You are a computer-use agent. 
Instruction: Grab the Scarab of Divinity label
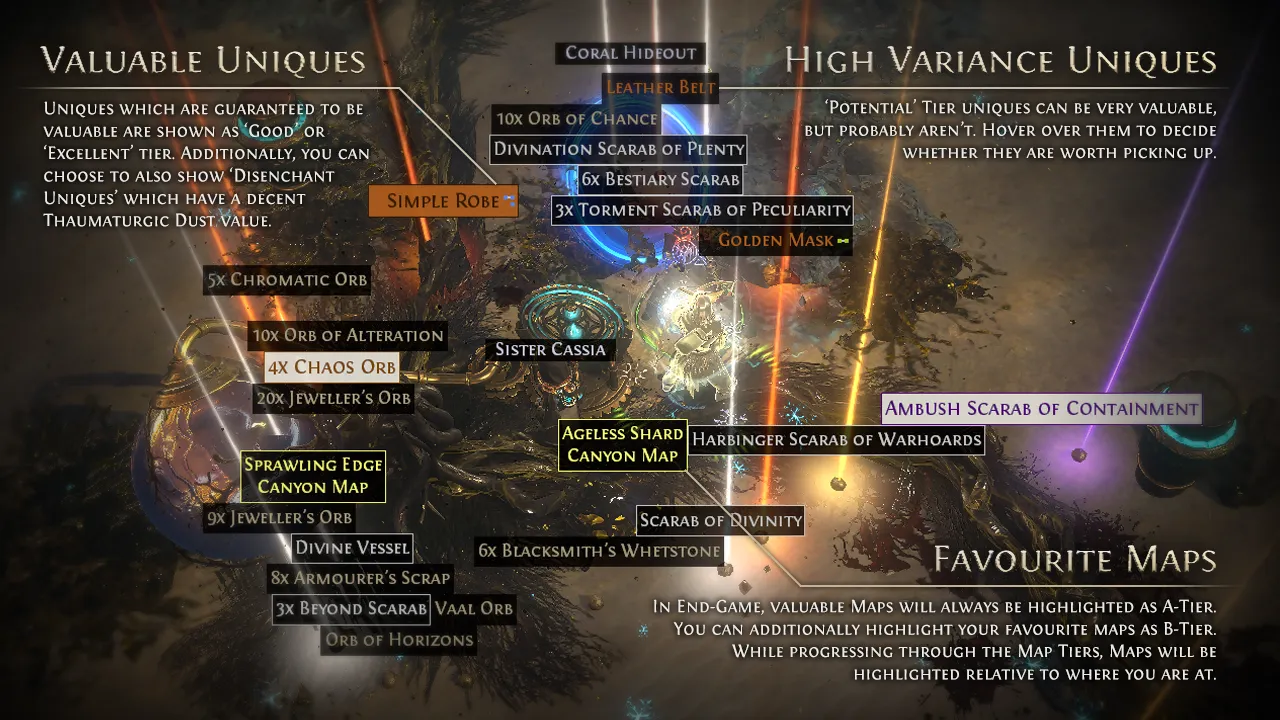(x=720, y=520)
